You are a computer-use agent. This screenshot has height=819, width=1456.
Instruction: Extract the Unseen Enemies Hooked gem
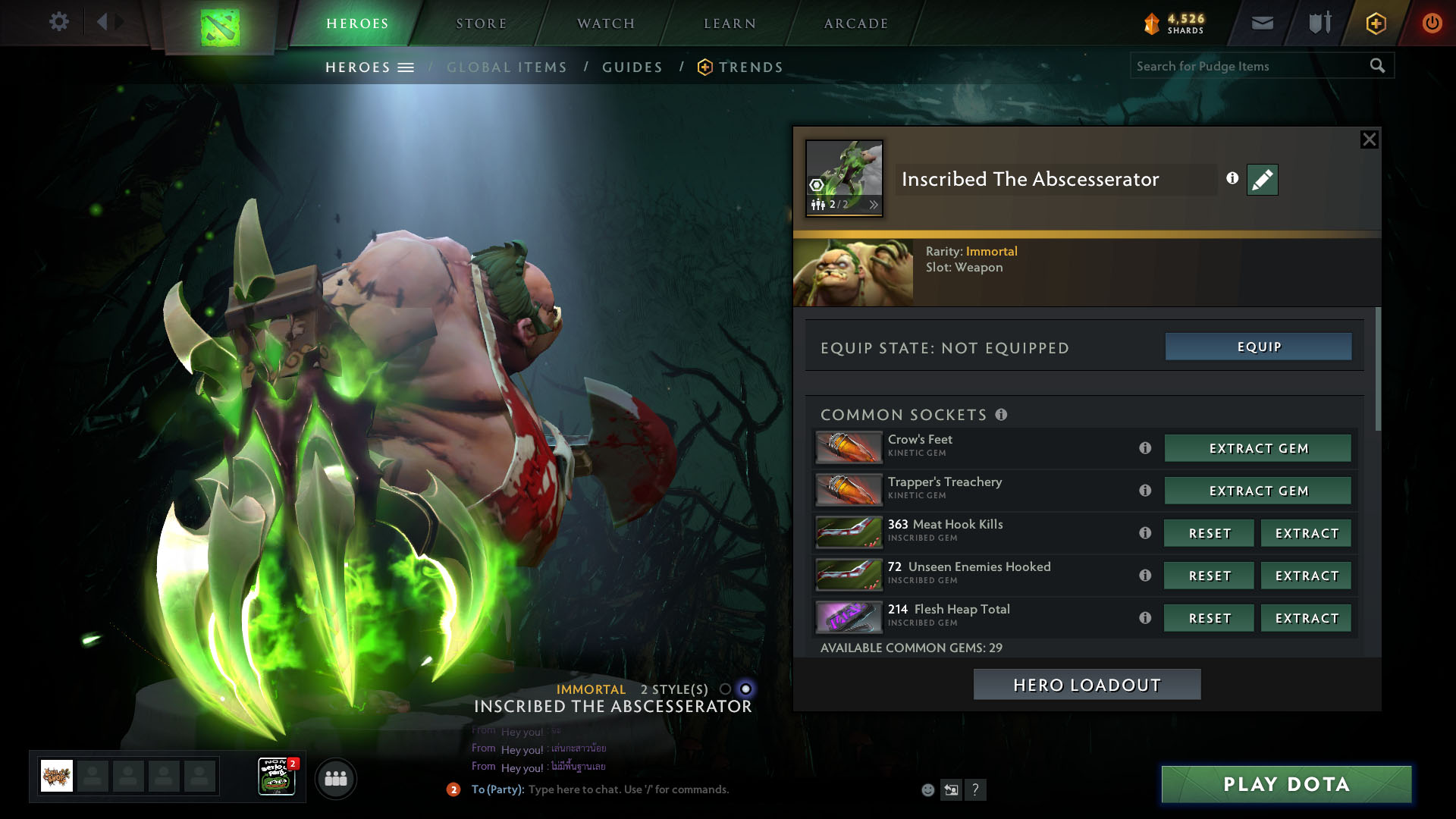pos(1306,576)
